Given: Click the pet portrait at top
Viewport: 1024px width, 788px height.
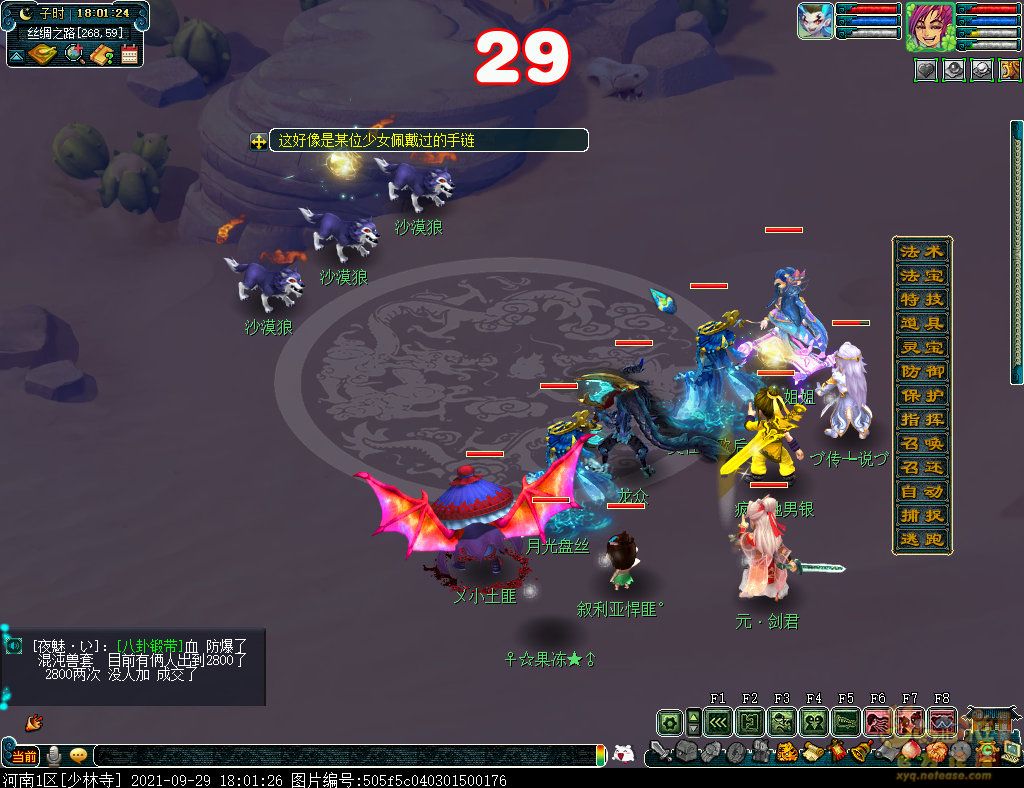Looking at the screenshot, I should tap(815, 21).
